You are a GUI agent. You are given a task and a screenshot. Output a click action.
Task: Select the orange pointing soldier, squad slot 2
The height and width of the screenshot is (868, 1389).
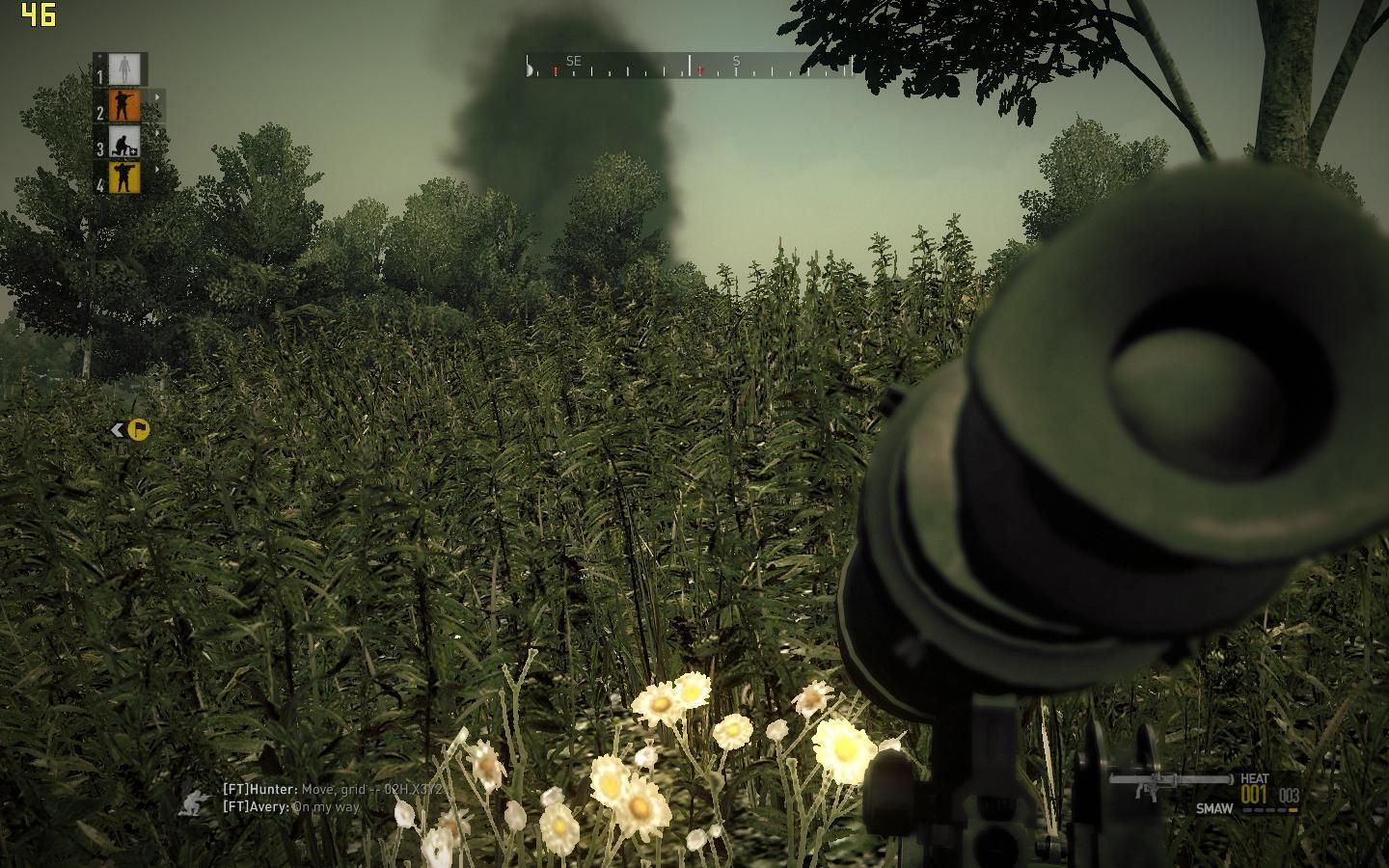125,105
